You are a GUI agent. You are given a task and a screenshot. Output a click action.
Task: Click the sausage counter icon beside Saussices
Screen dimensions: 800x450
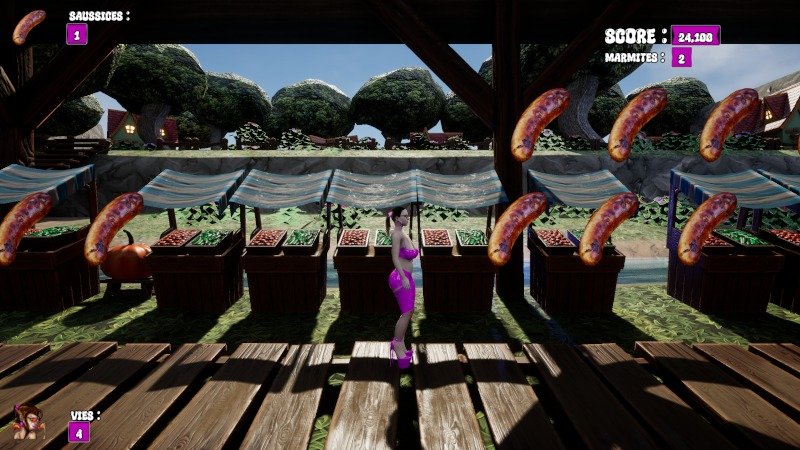pyautogui.click(x=28, y=27)
